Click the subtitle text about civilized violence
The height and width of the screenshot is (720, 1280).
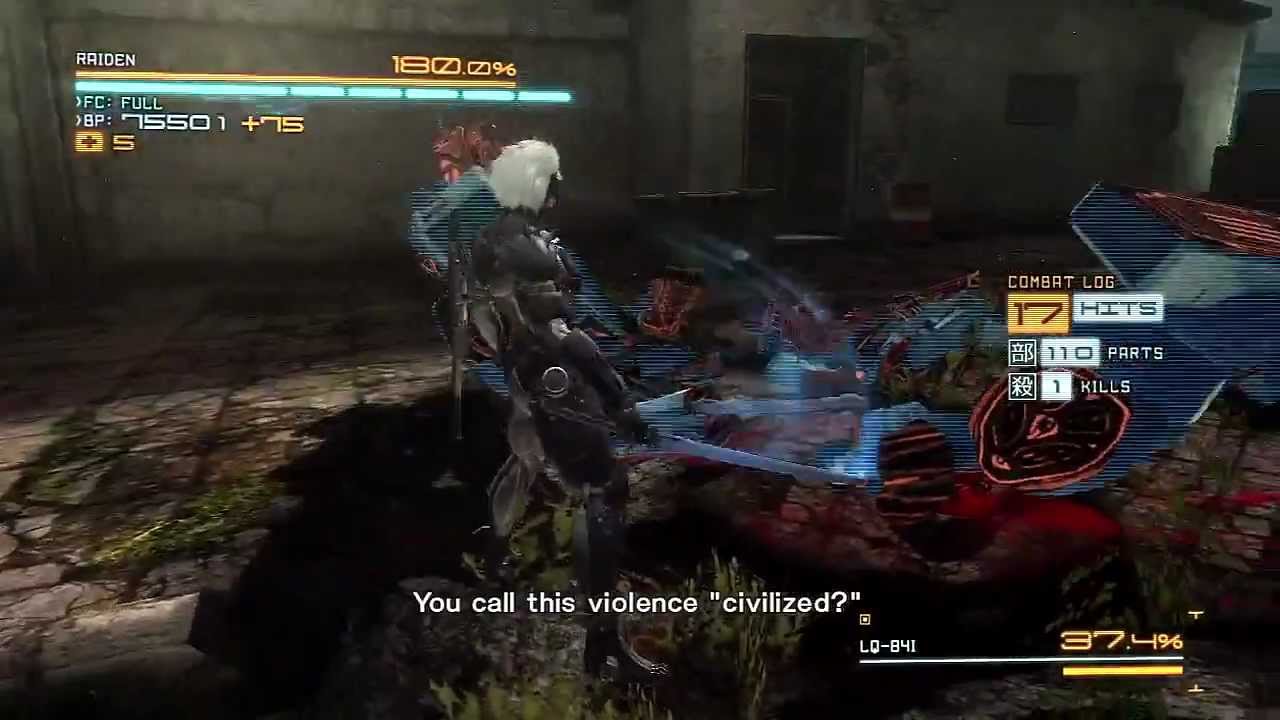[637, 602]
